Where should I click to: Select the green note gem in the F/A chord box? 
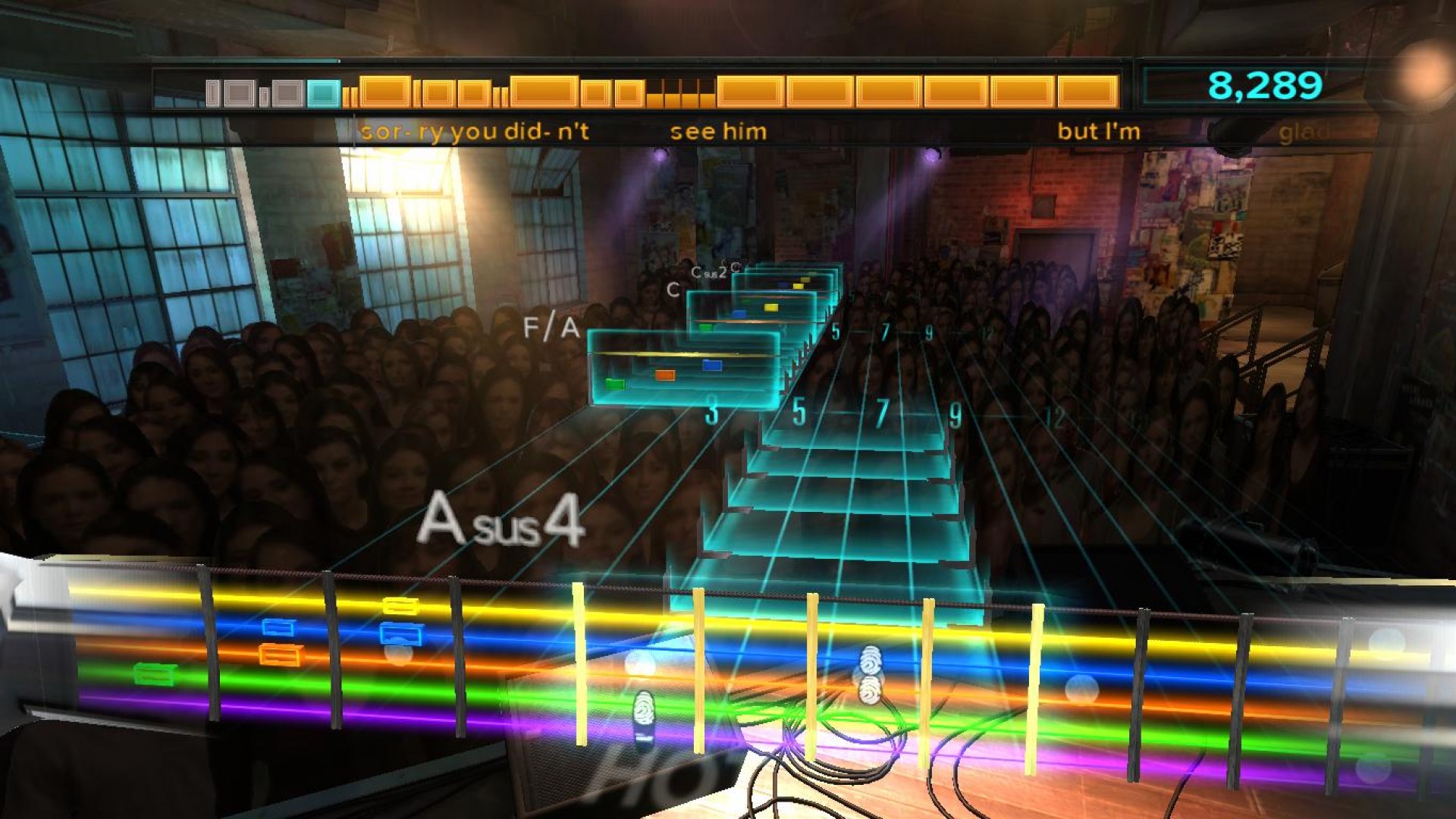614,384
